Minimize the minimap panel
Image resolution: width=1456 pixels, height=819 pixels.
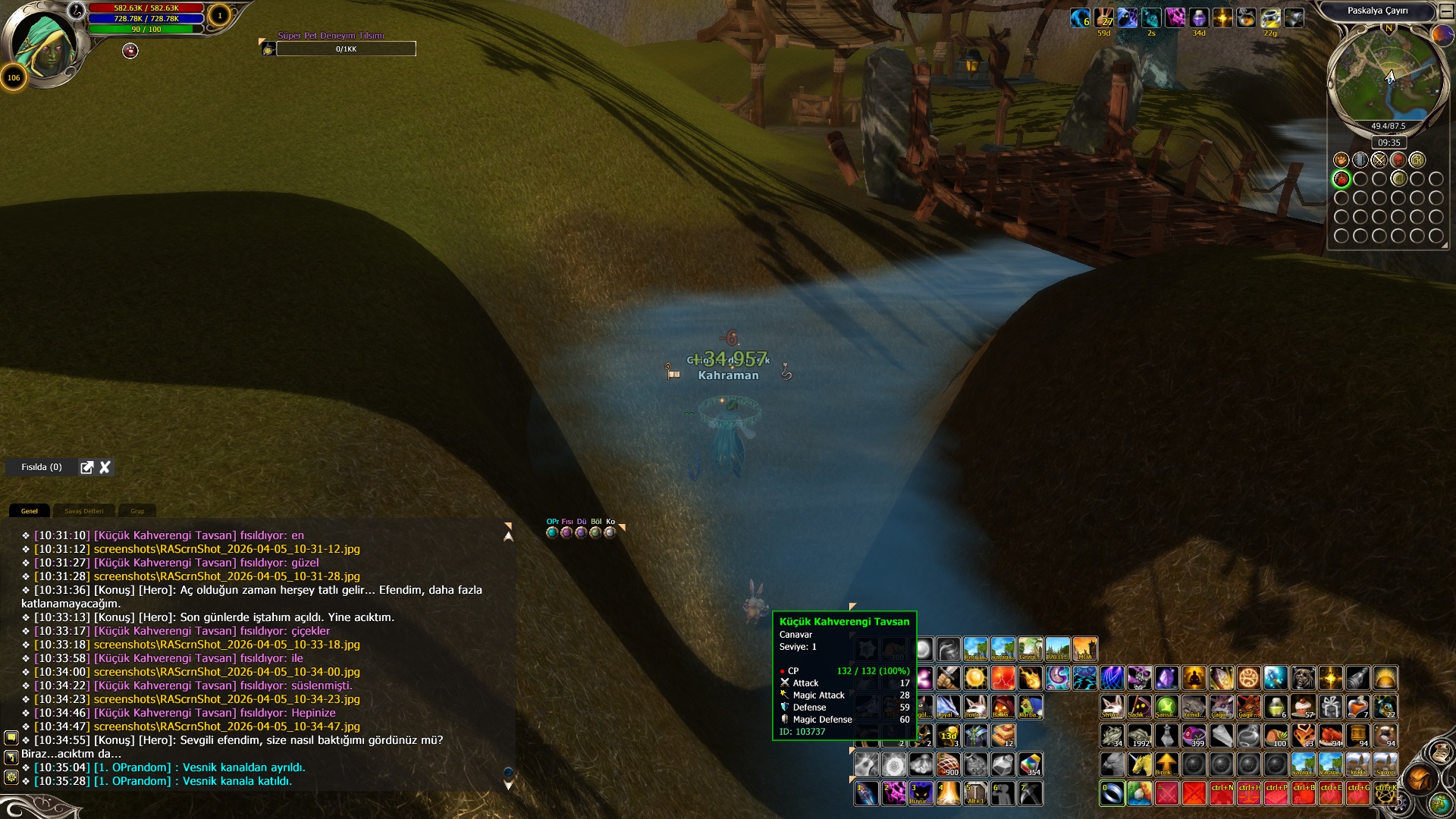point(1446,11)
